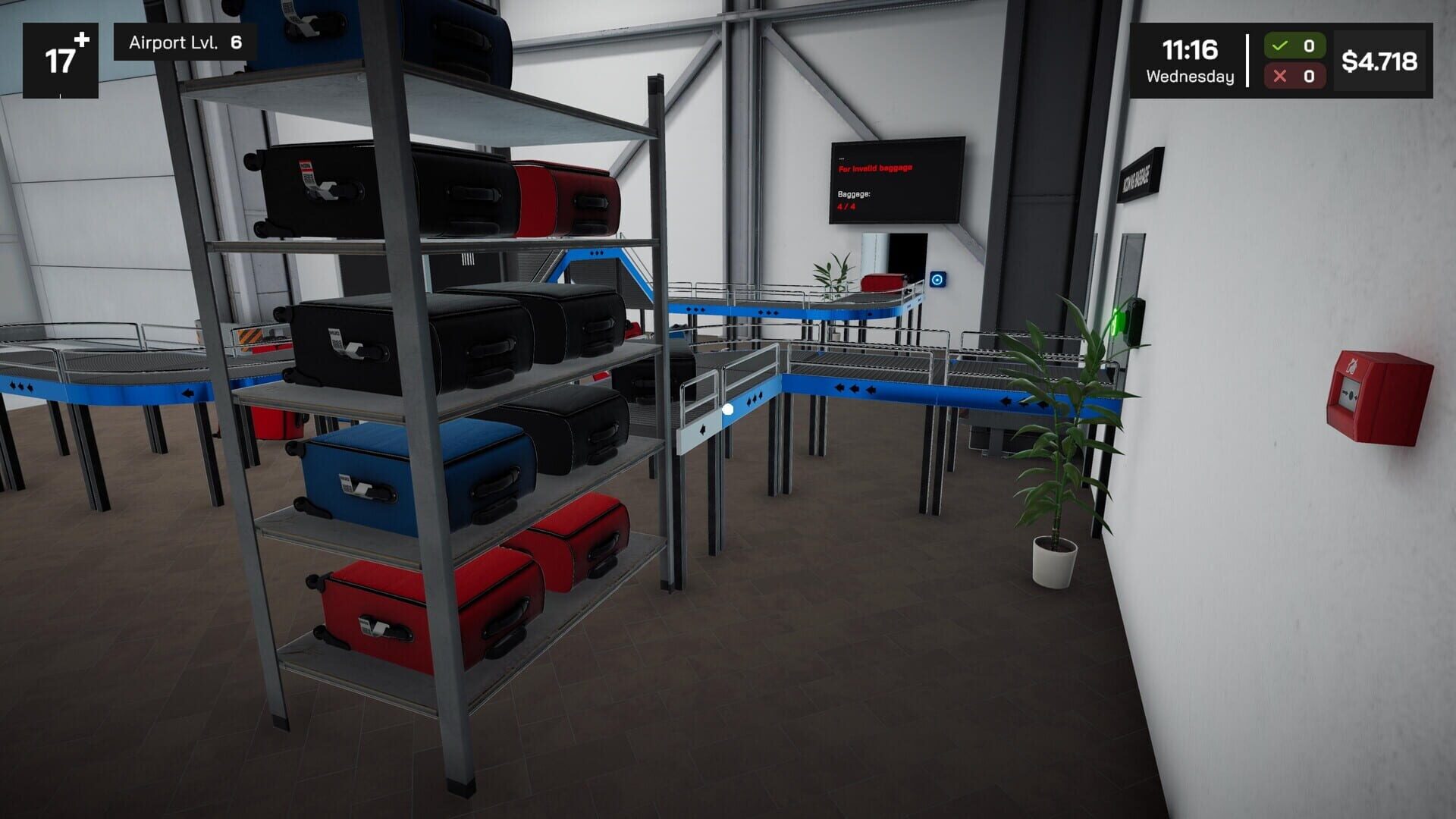Open the 11:16 Wednesday clock panel
The width and height of the screenshot is (1456, 819).
click(1189, 58)
